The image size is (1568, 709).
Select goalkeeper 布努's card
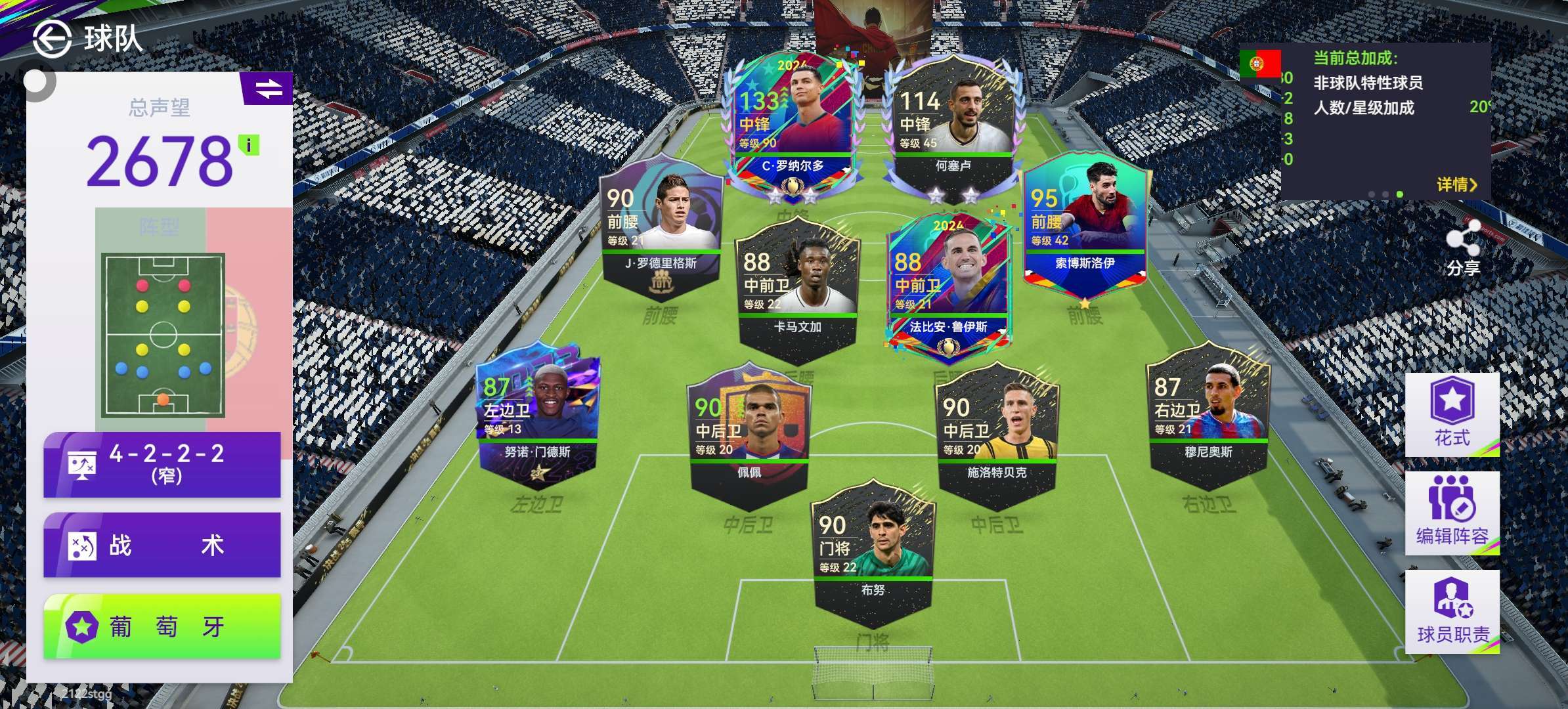tap(873, 551)
